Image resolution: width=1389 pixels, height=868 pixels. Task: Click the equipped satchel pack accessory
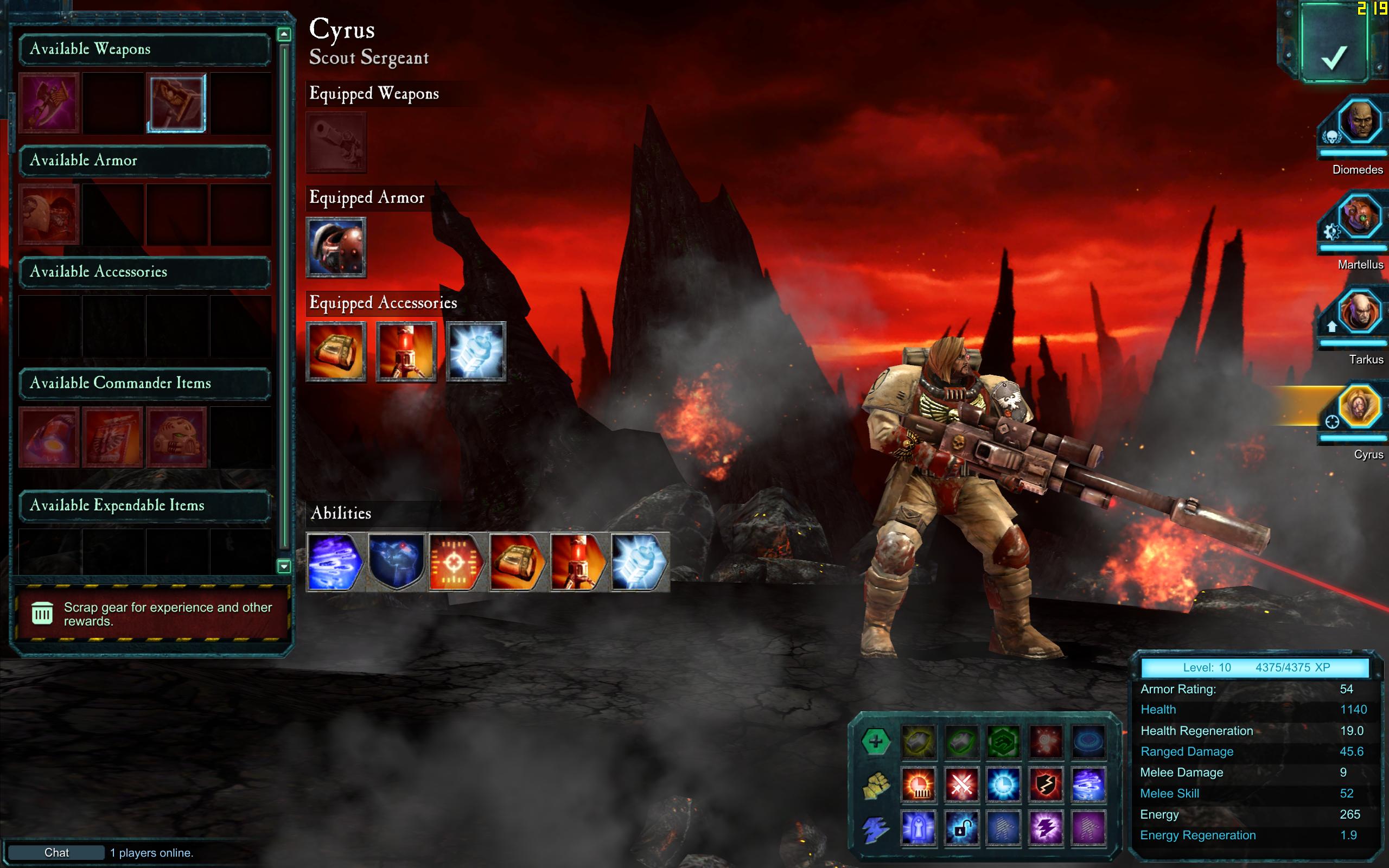(336, 352)
